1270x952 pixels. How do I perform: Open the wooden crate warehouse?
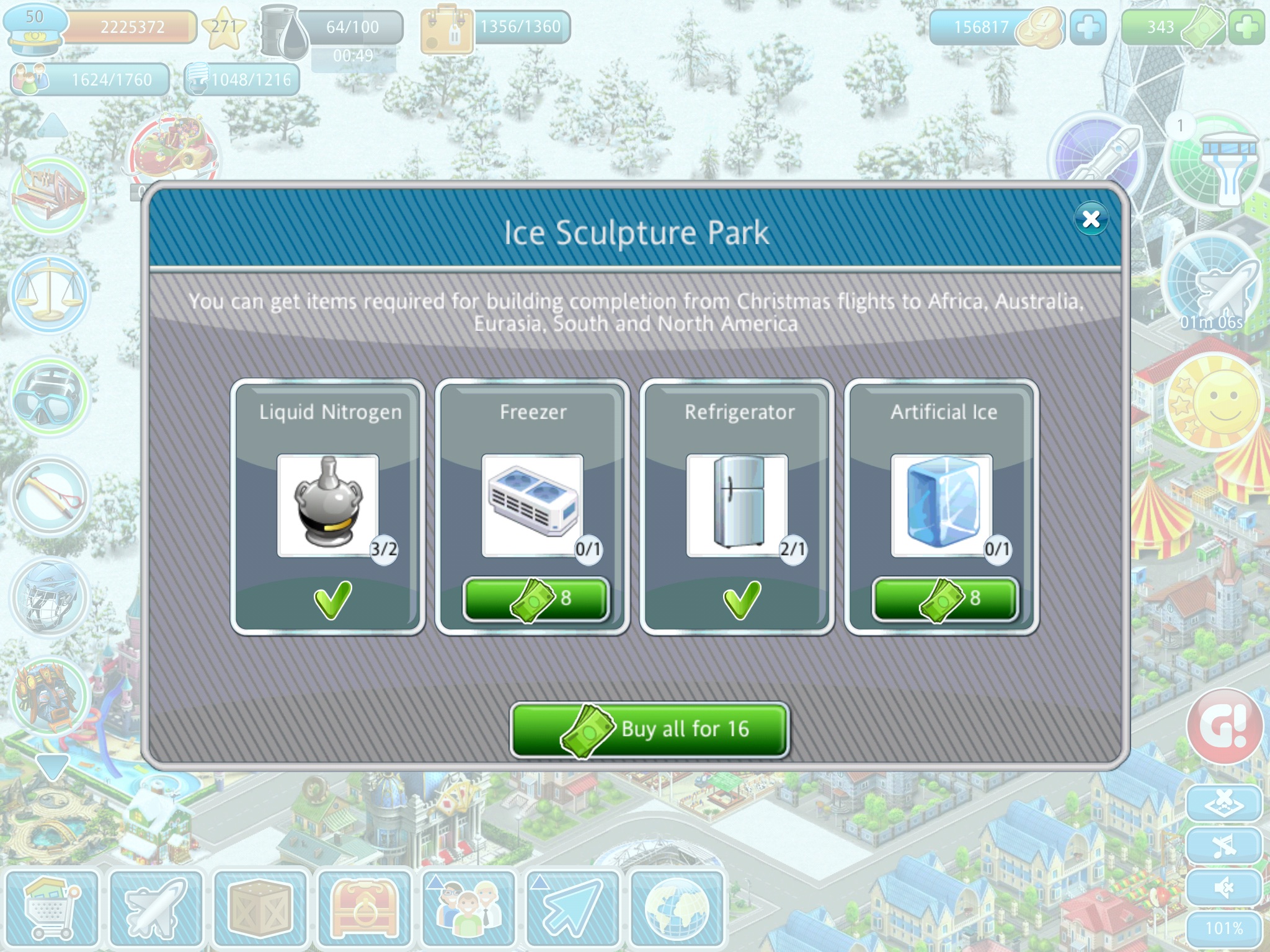point(260,909)
